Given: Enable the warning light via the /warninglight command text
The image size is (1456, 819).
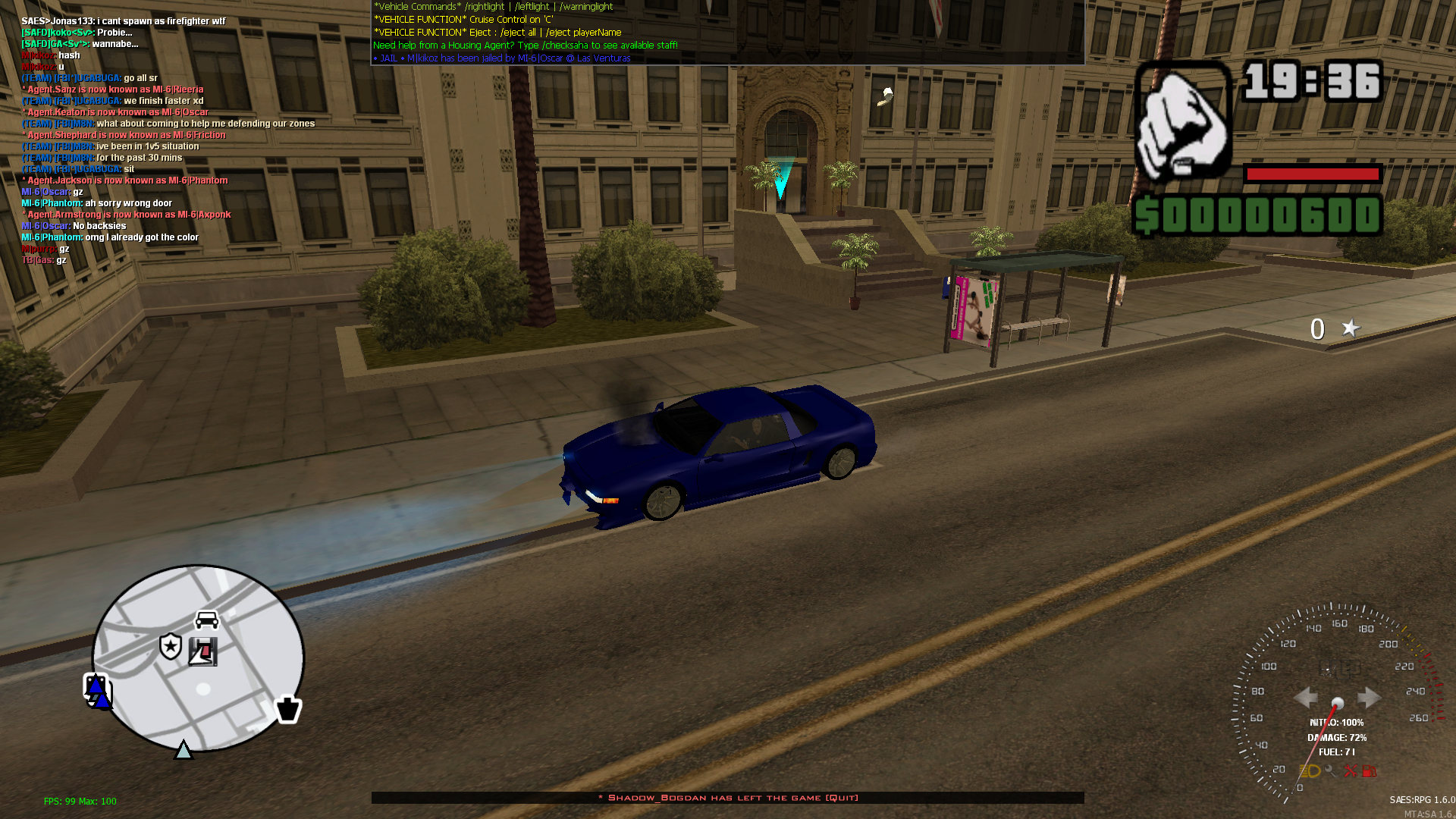Looking at the screenshot, I should click(588, 6).
